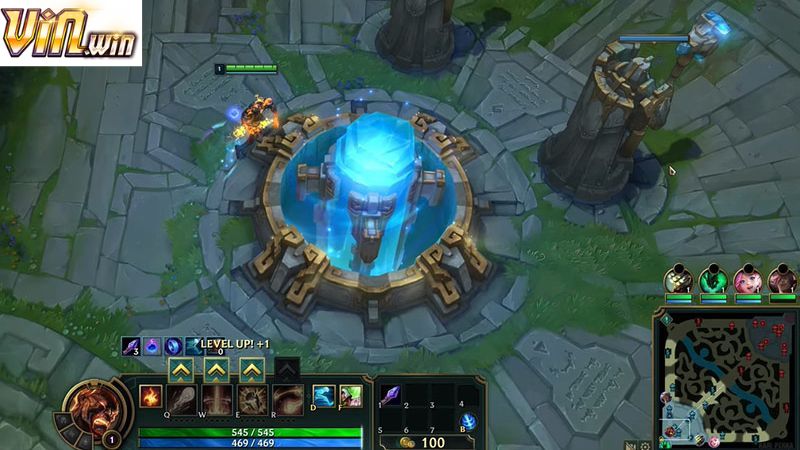This screenshot has width=800, height=450.
Task: Select the W ability icon
Action: 216,399
